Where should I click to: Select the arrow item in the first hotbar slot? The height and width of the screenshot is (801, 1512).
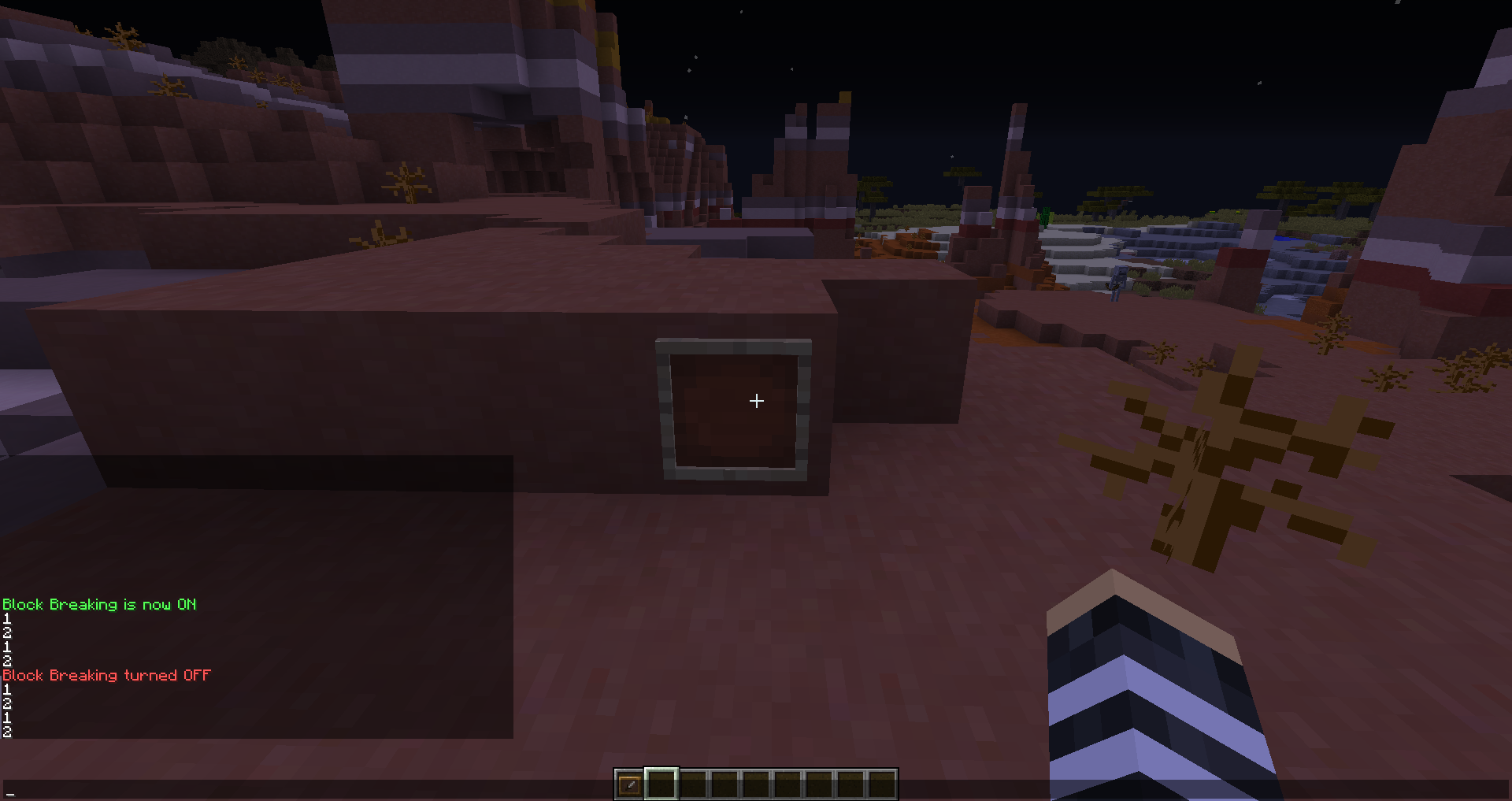(x=630, y=784)
